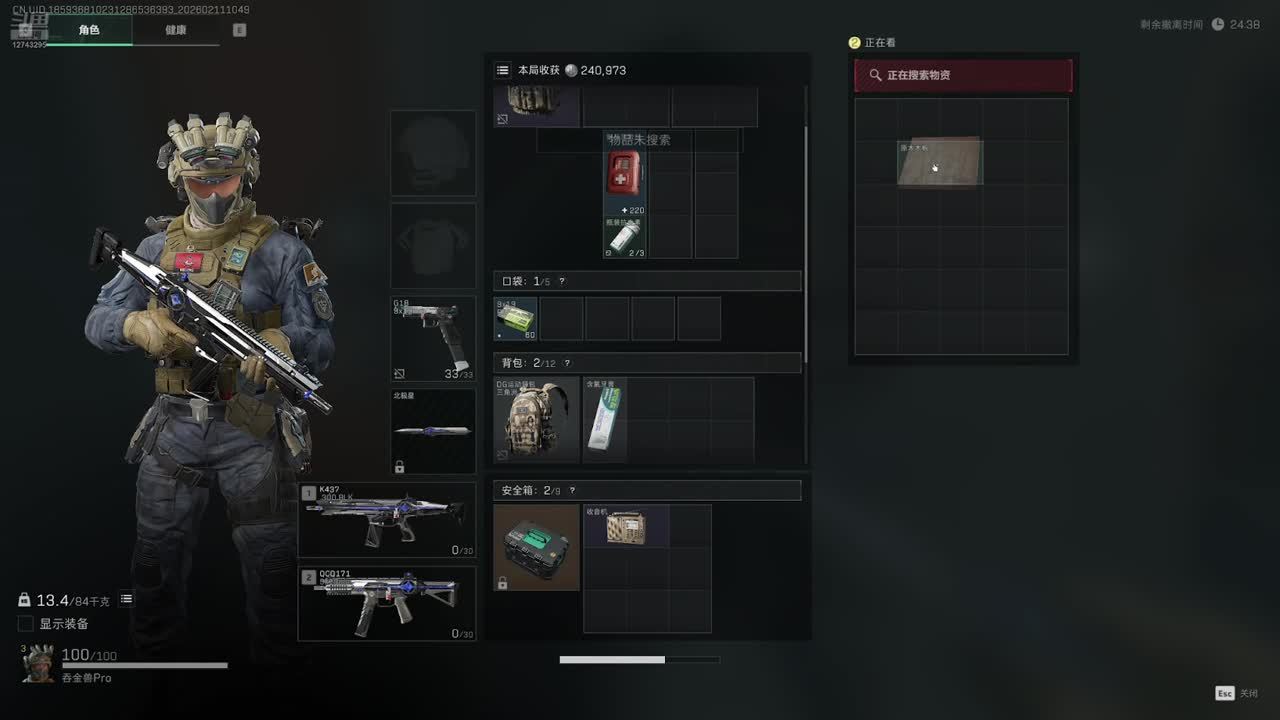Show the 安全箱 safe box help question mark

[x=572, y=491]
